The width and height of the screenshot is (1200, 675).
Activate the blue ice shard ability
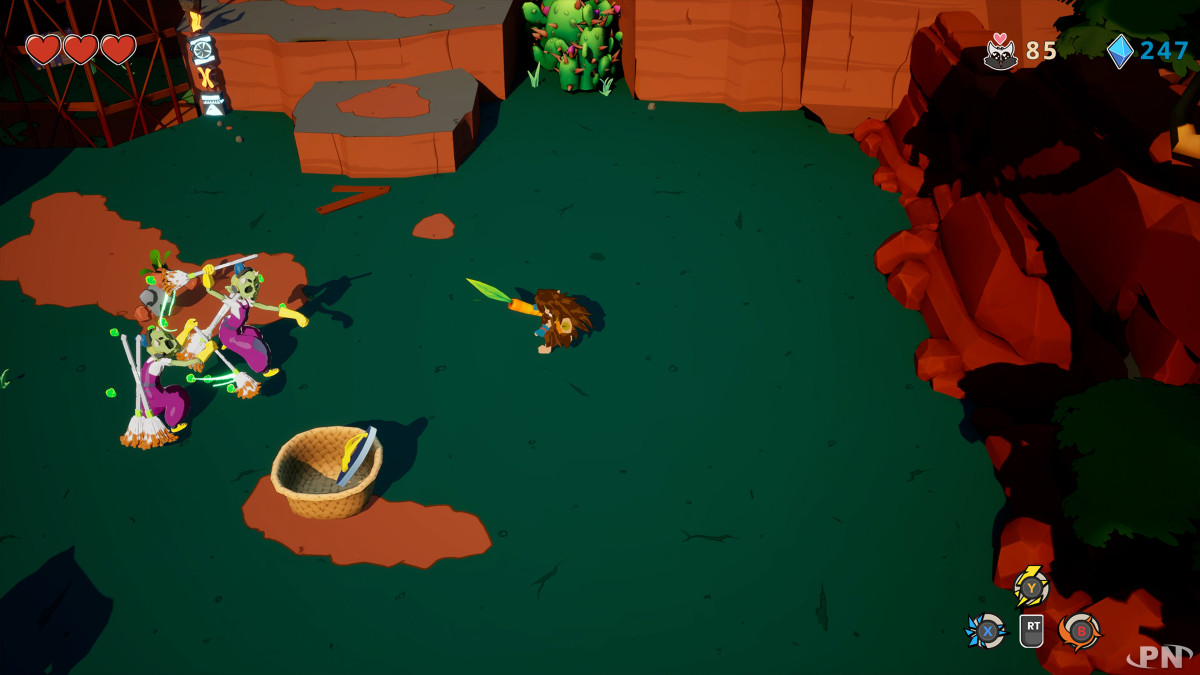pyautogui.click(x=986, y=631)
